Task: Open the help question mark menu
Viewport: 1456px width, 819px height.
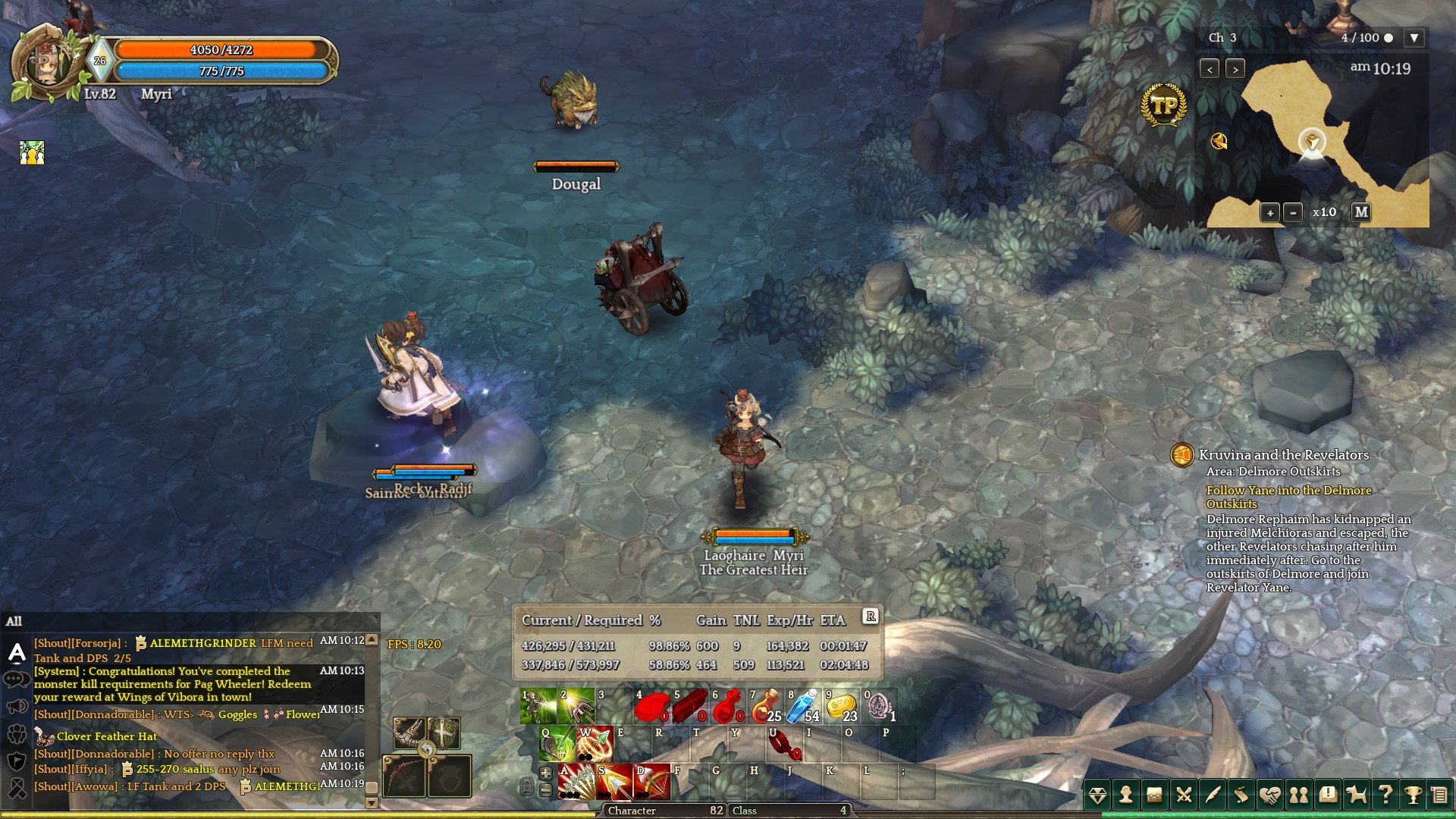Action: click(x=1385, y=795)
